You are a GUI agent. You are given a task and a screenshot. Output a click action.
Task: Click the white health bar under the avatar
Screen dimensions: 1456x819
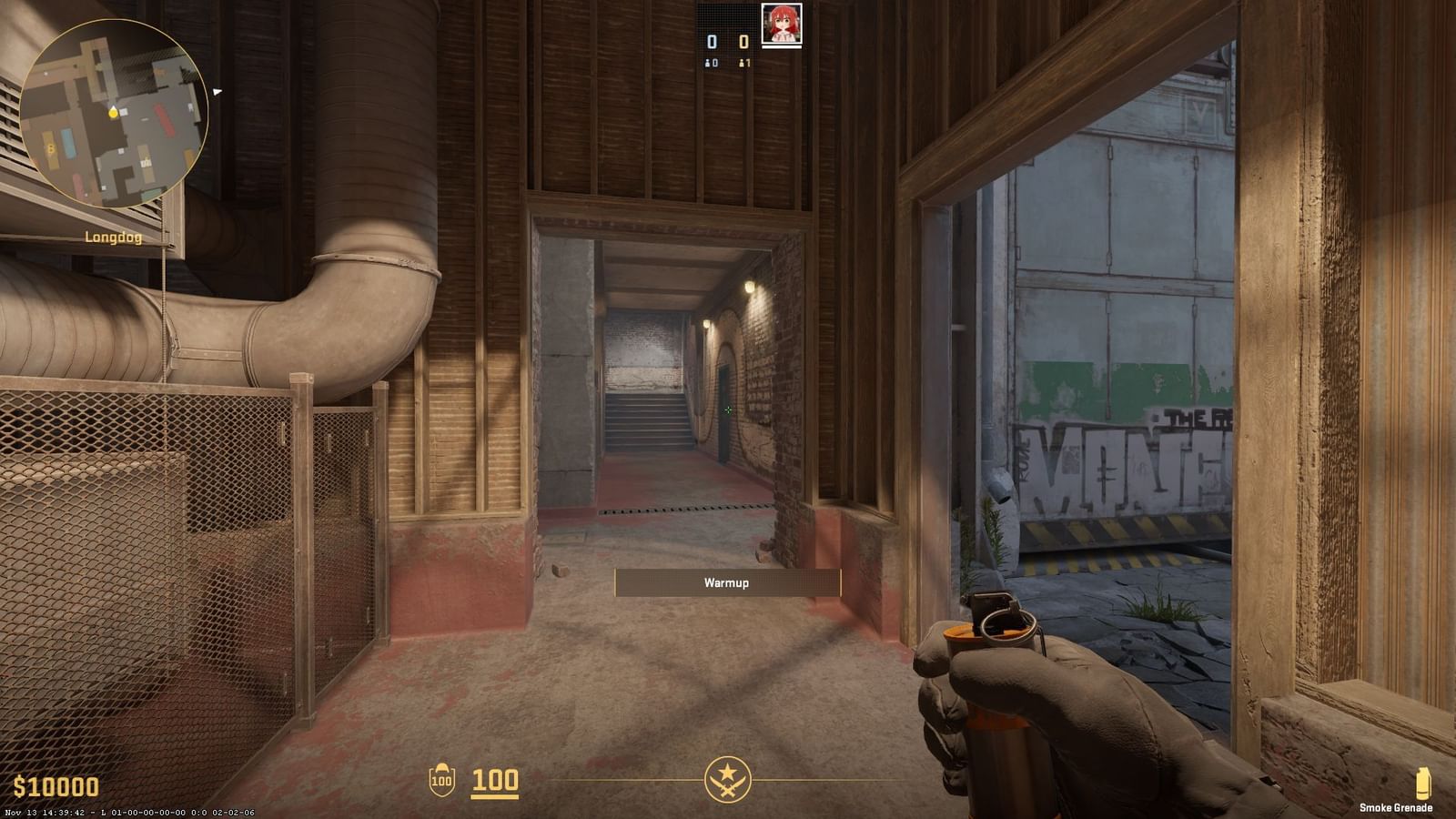(781, 46)
